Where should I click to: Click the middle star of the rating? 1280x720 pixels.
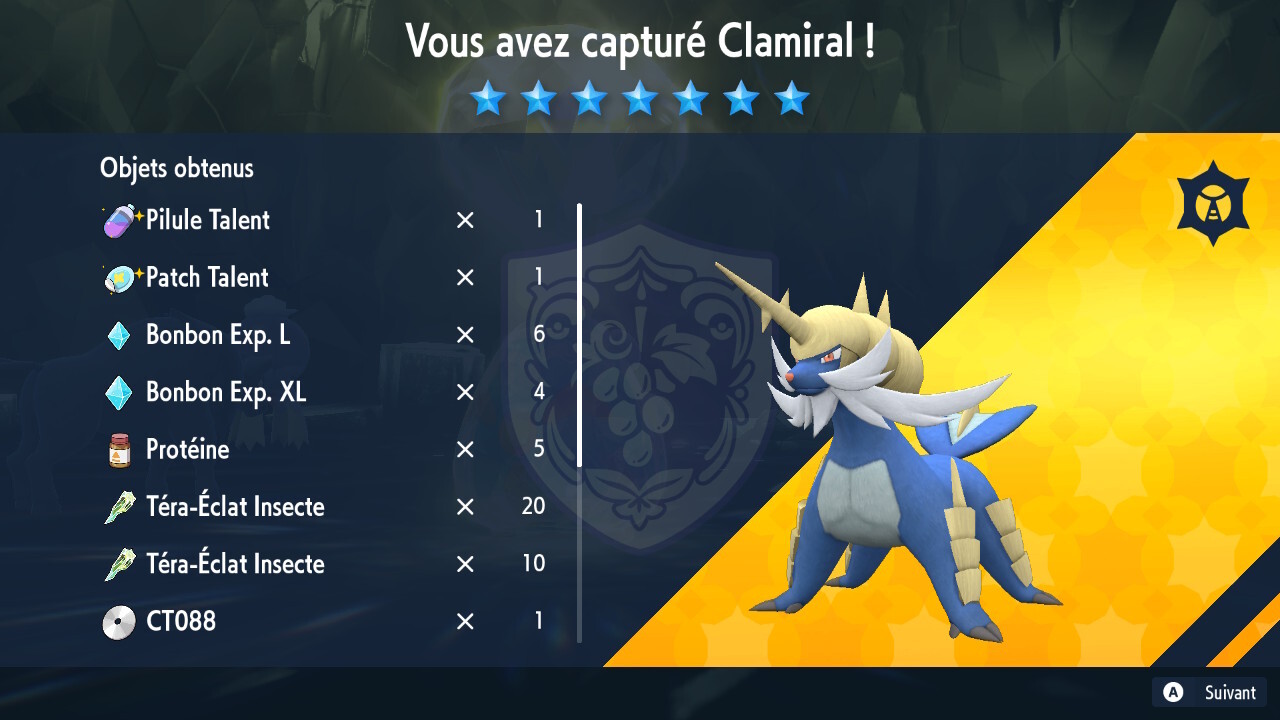click(x=640, y=98)
